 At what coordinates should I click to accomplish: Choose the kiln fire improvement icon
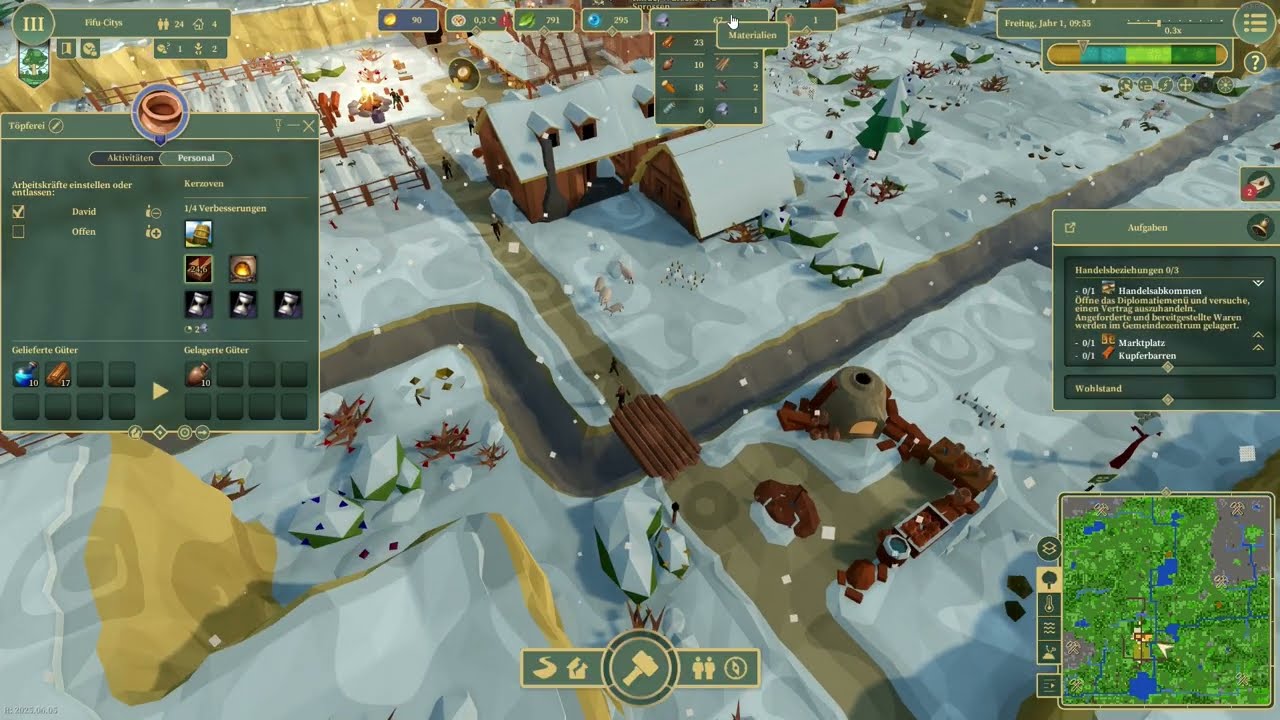243,268
